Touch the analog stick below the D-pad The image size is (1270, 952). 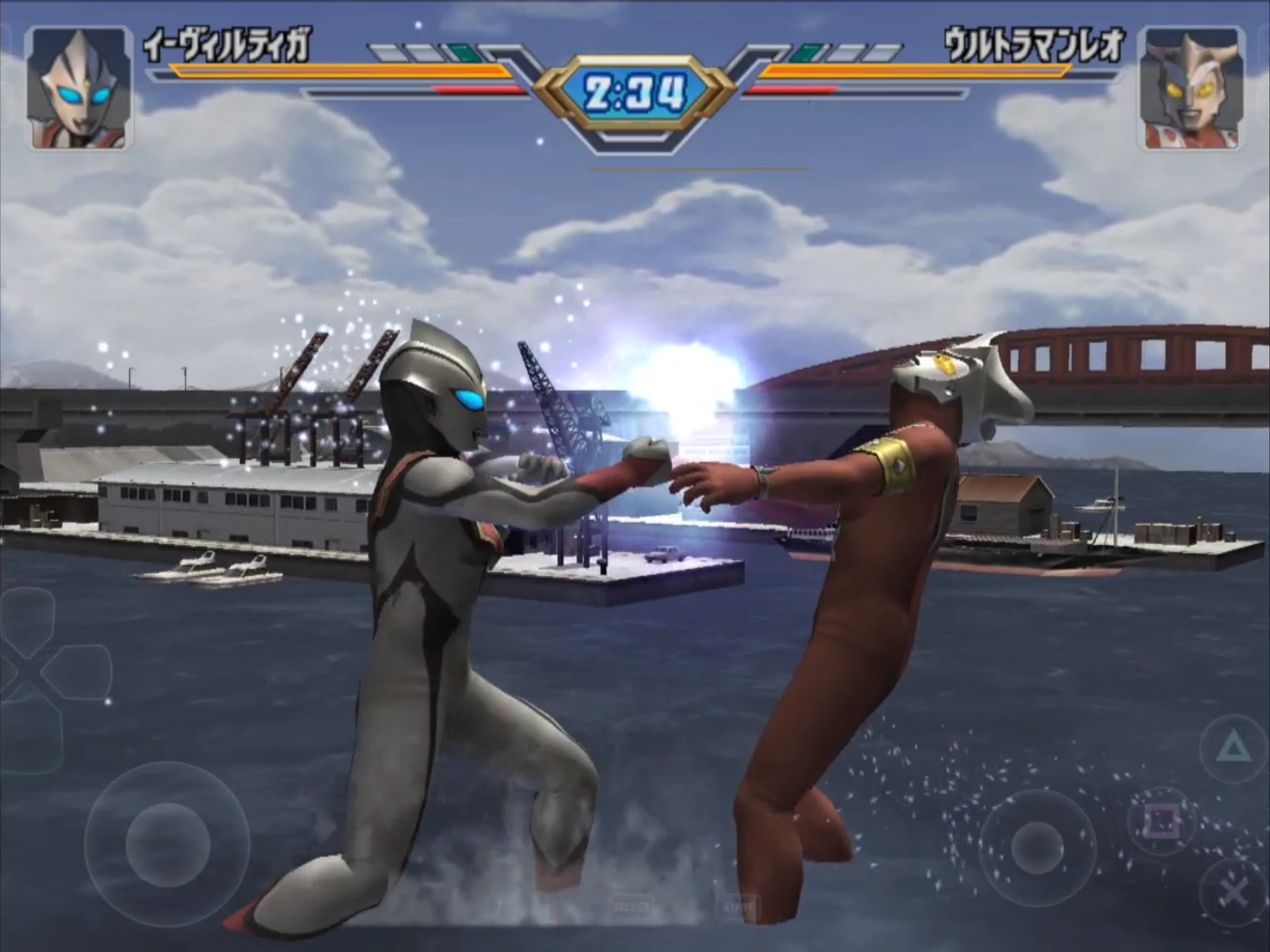tap(167, 844)
